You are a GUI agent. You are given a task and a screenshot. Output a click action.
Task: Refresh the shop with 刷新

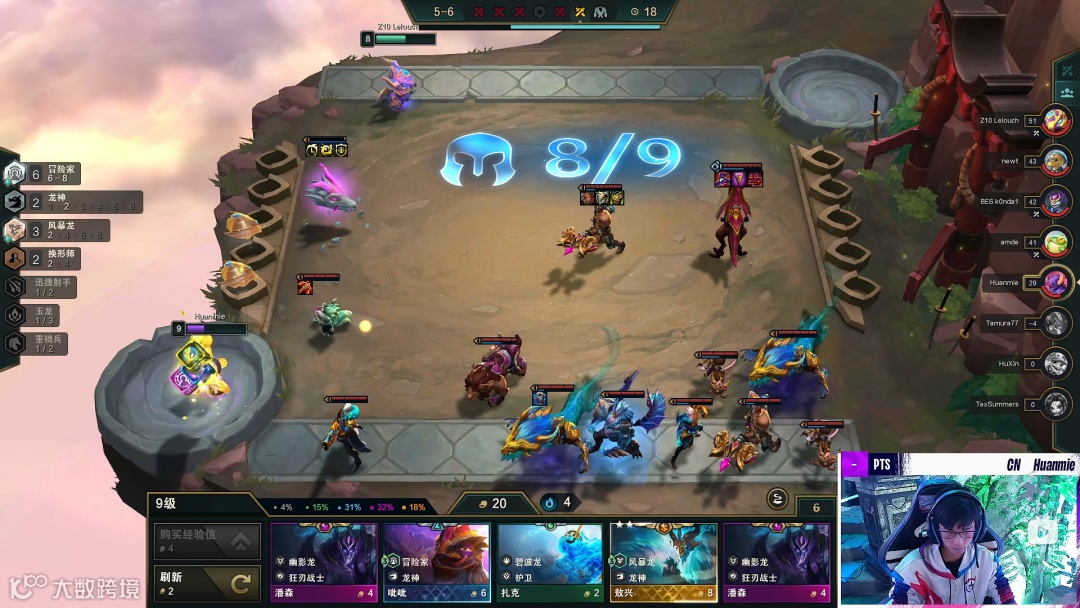tap(207, 582)
